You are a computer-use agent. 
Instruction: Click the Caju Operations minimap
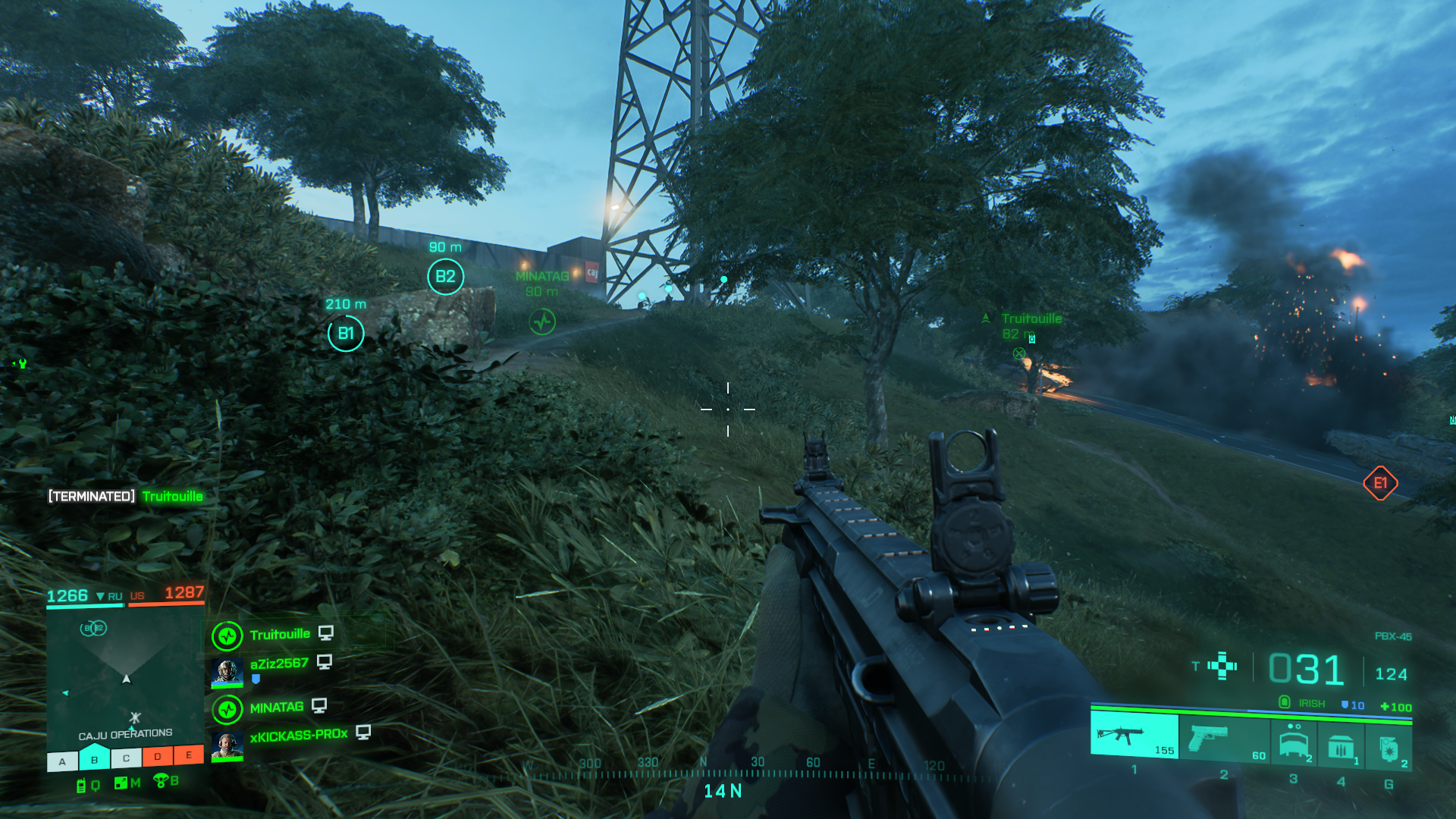coord(125,675)
